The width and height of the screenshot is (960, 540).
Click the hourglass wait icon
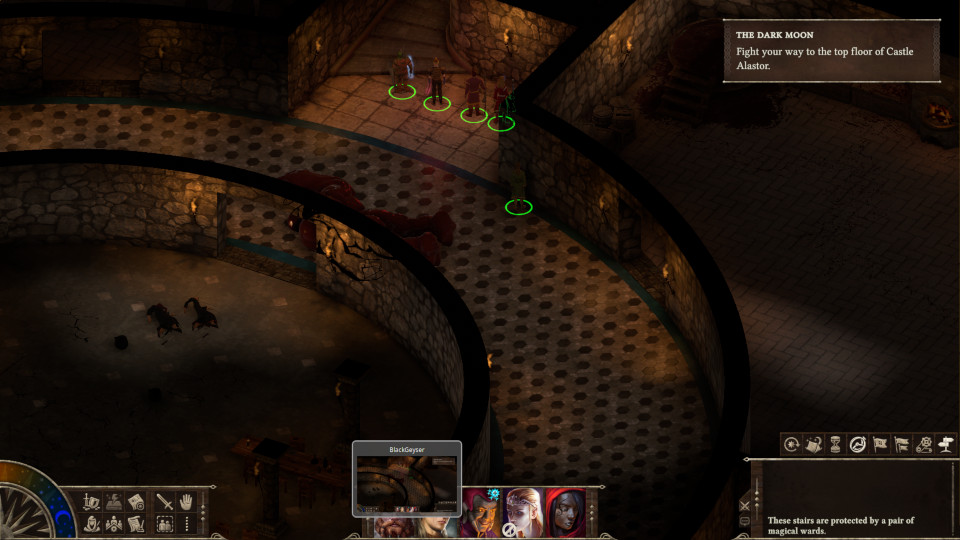click(836, 444)
